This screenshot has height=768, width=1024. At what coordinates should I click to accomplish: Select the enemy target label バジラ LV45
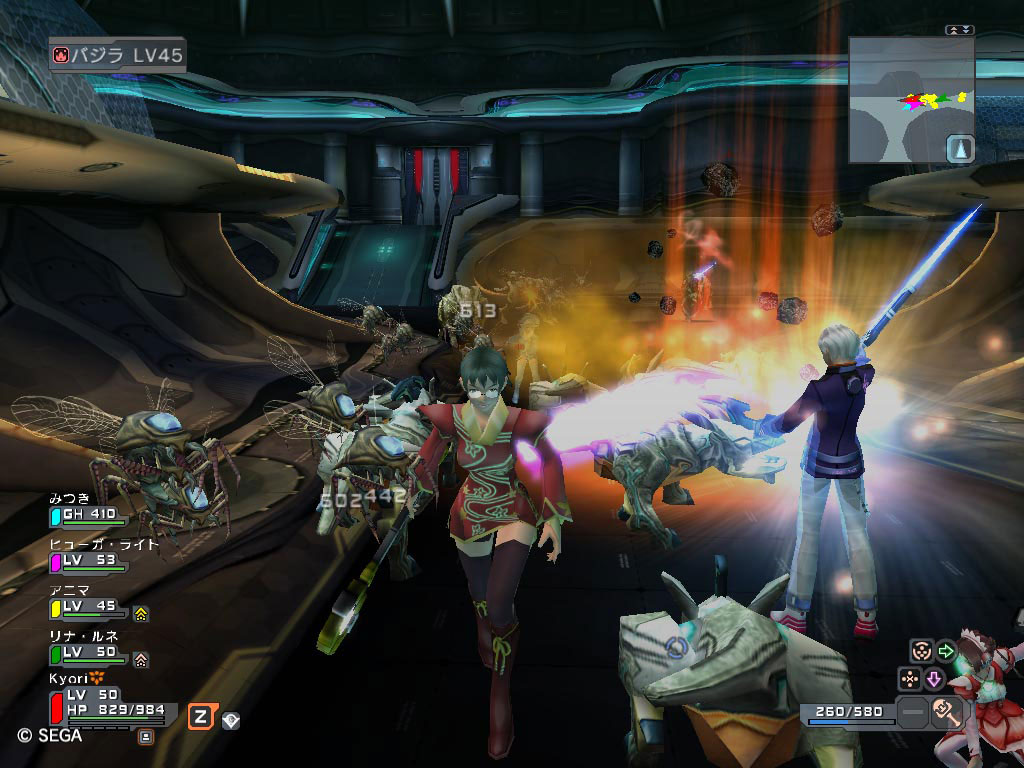118,54
